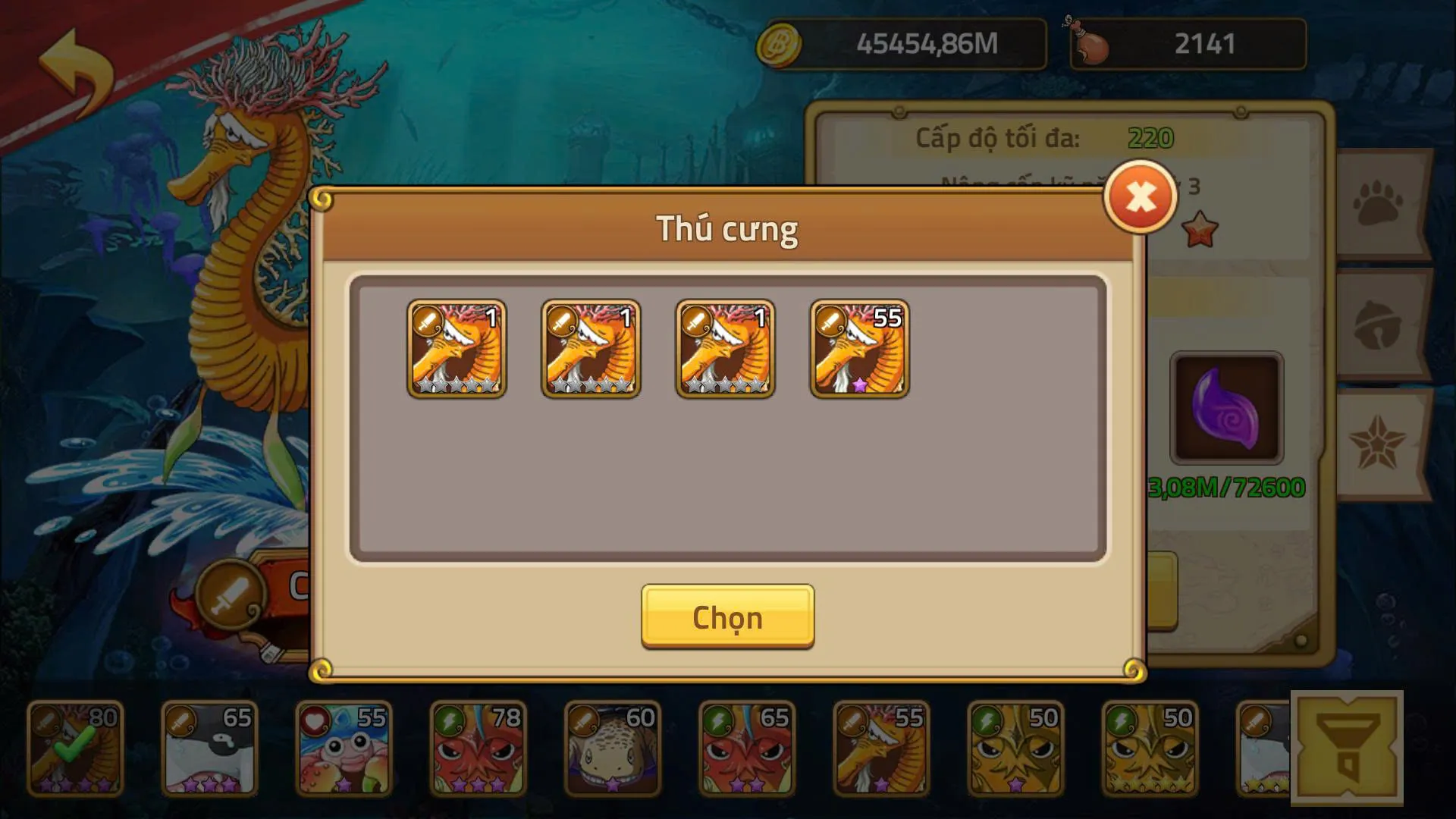Click the brown bag icon showing 2141
The width and height of the screenshot is (1456, 819).
tap(1093, 42)
